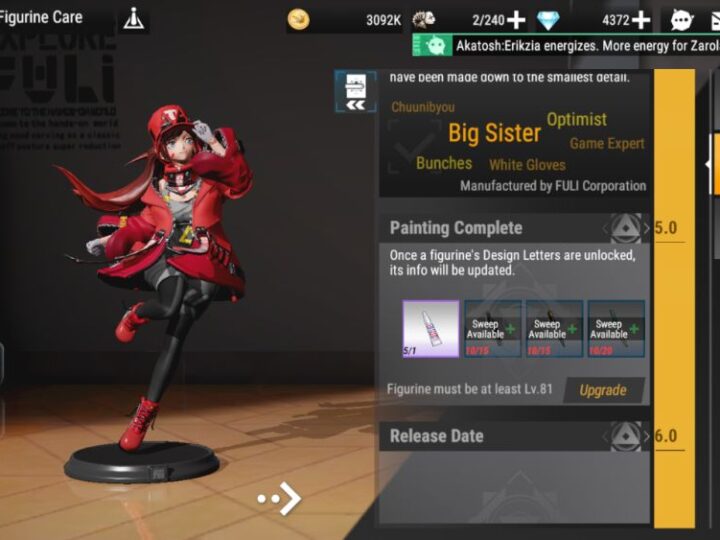Buy more diamonds with the plus button
Image resolution: width=720 pixels, height=540 pixels.
pos(640,20)
